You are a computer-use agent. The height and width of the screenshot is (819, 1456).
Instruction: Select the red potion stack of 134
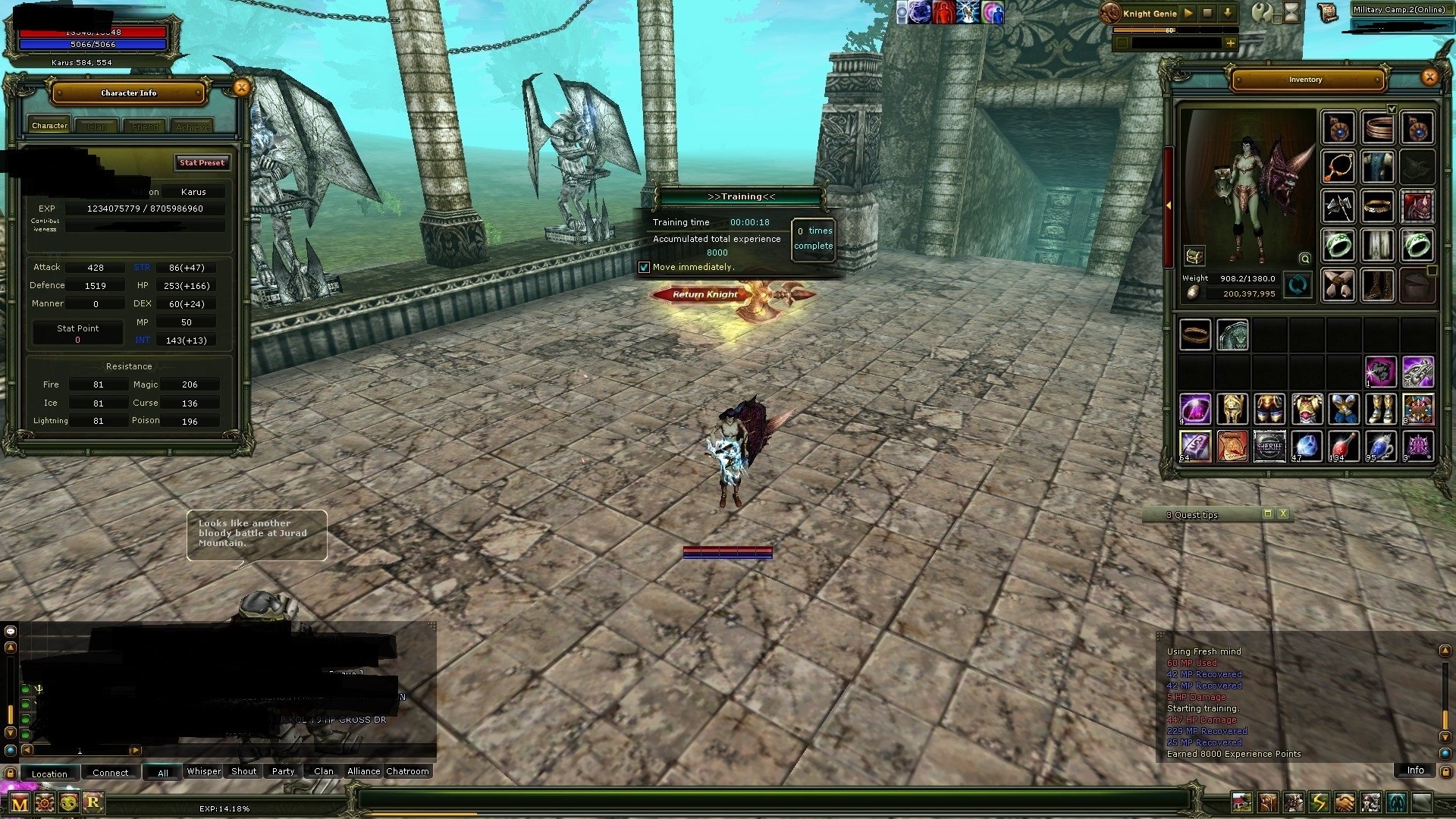1342,447
